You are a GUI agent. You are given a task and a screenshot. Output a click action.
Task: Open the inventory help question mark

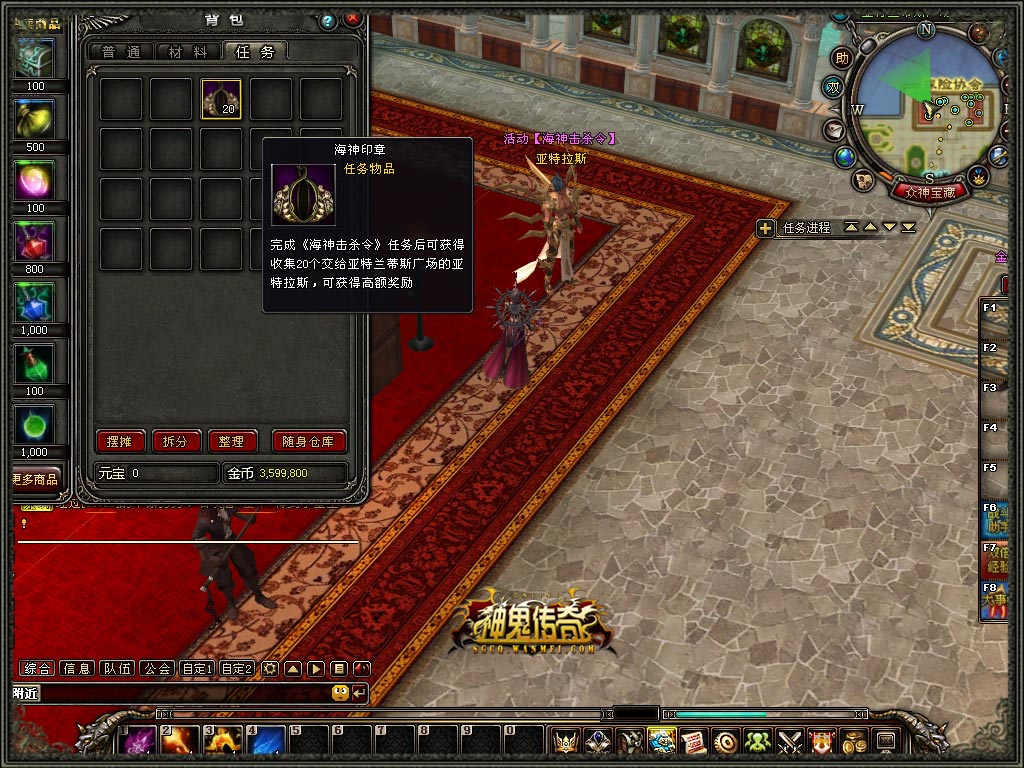click(x=327, y=20)
